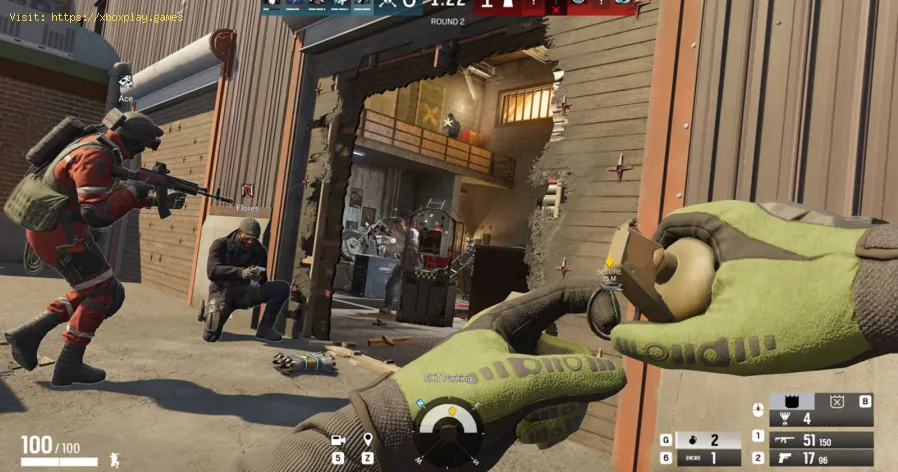Screen dimensions: 898x472
Task: Click the circular compass dial
Action: coord(448,430)
